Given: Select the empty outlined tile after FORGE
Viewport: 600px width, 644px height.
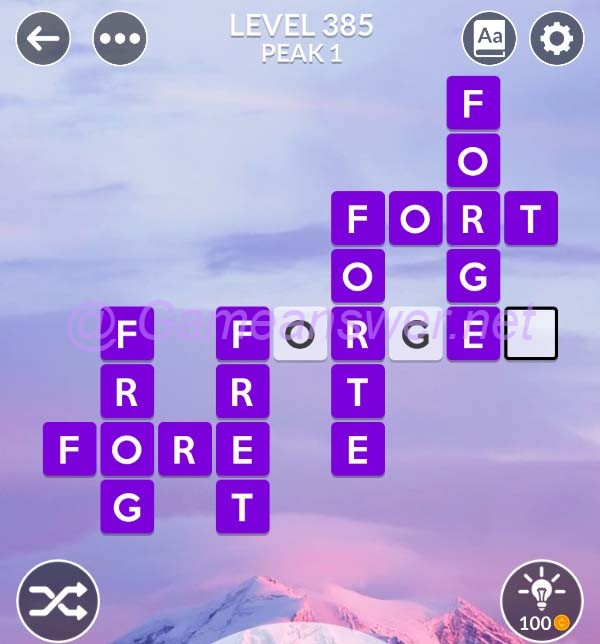Looking at the screenshot, I should click(531, 334).
